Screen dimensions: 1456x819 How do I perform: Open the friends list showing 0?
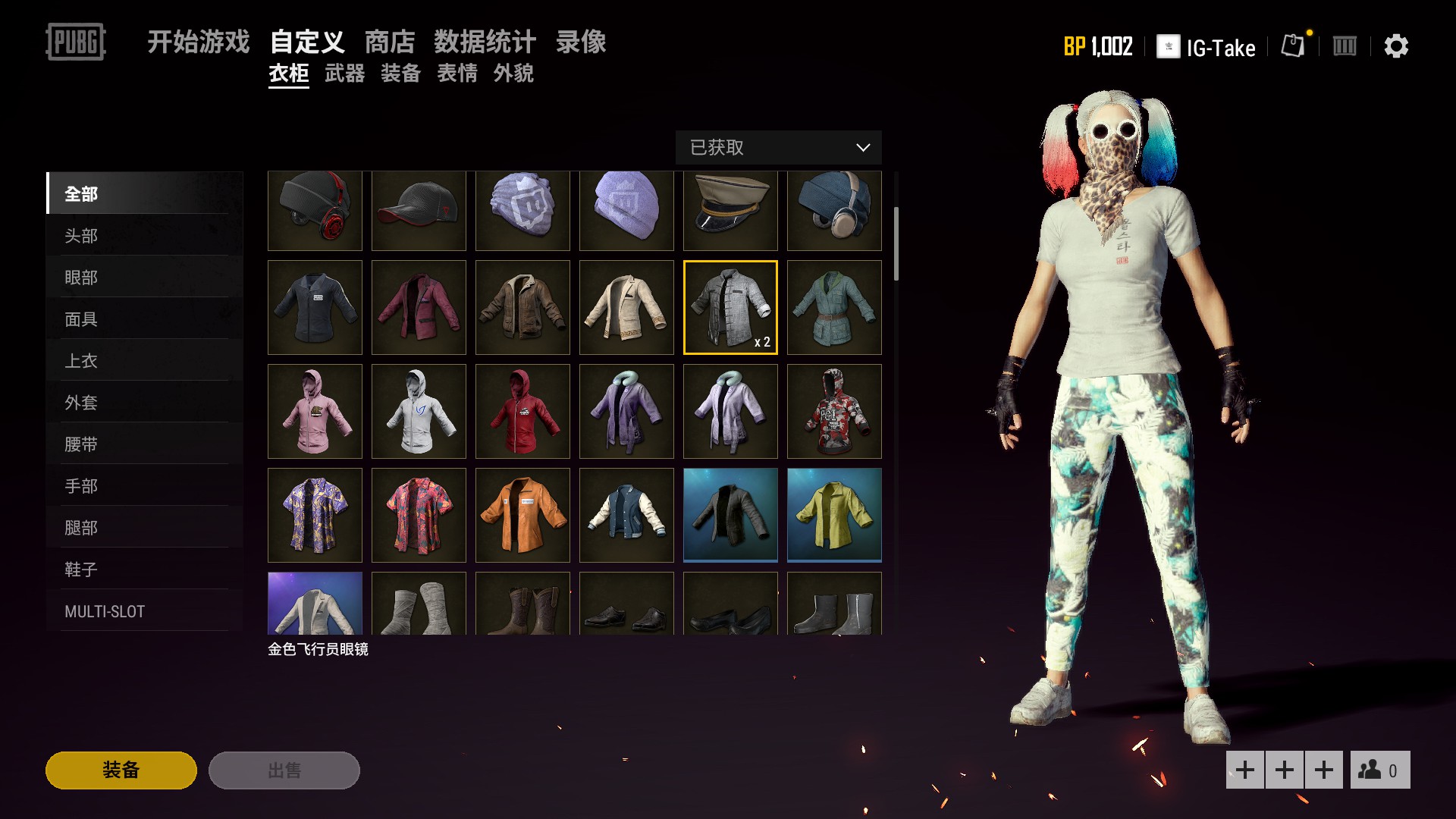(1381, 770)
